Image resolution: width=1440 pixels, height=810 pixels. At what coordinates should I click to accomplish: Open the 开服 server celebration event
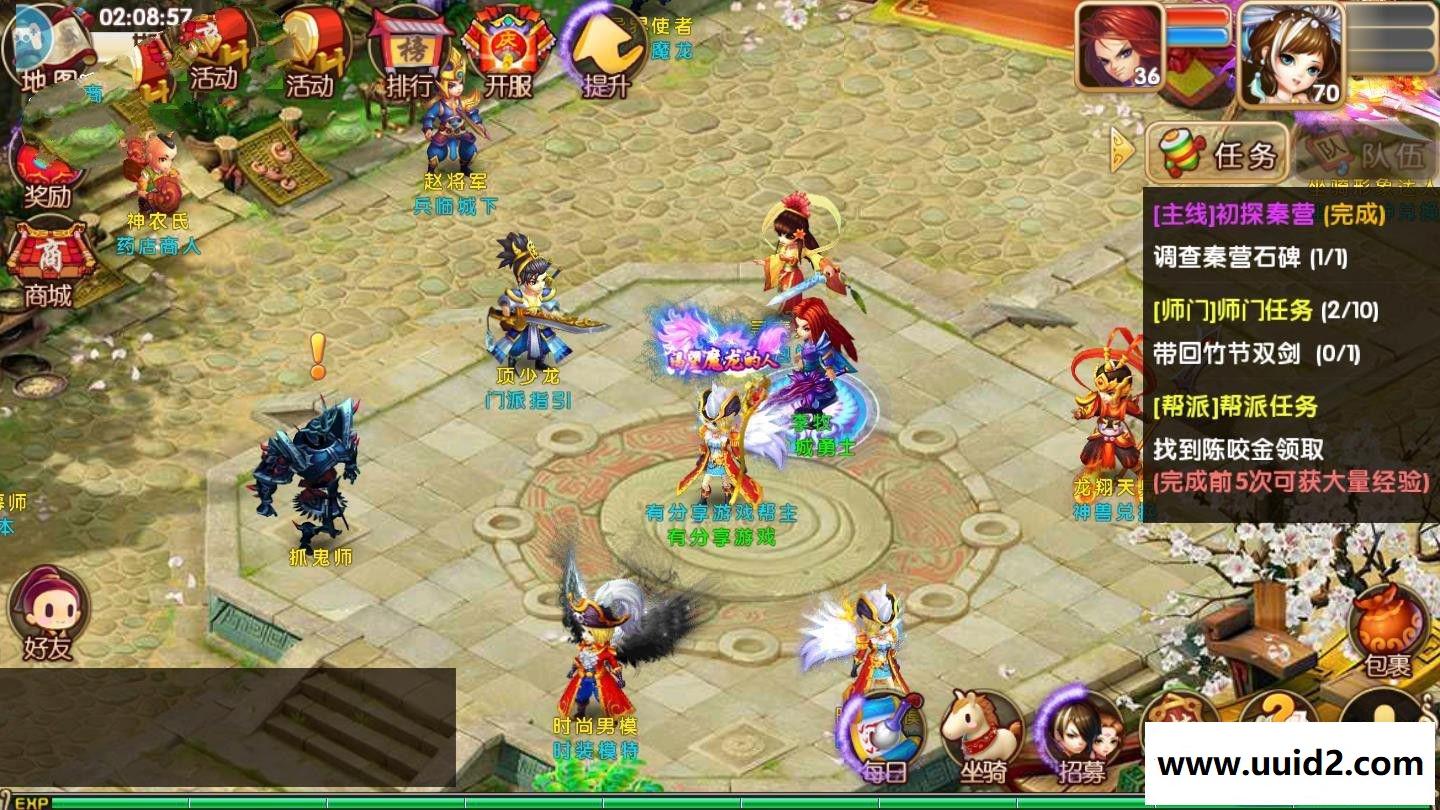coord(508,52)
